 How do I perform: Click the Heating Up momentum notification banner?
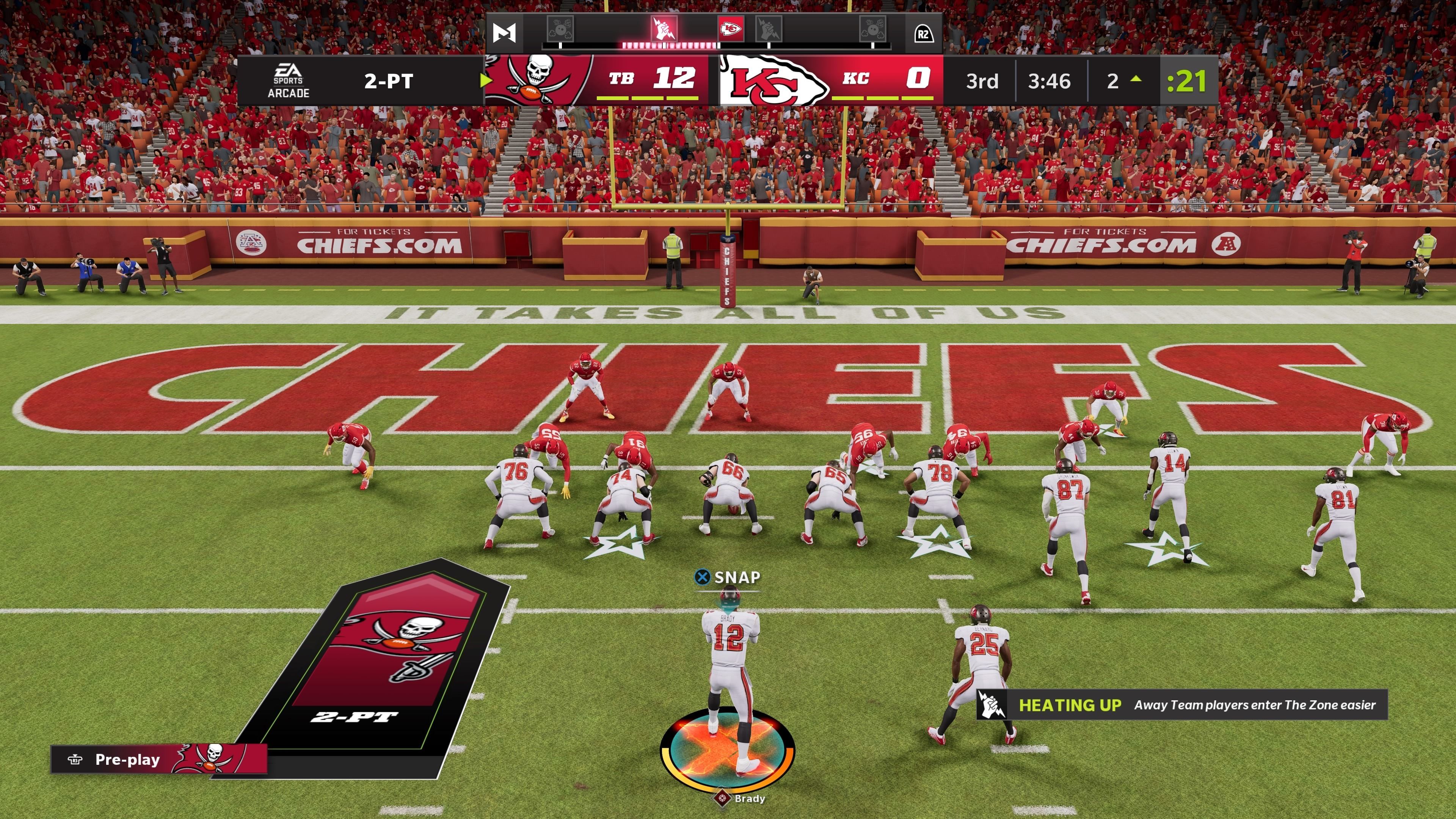pos(1182,705)
